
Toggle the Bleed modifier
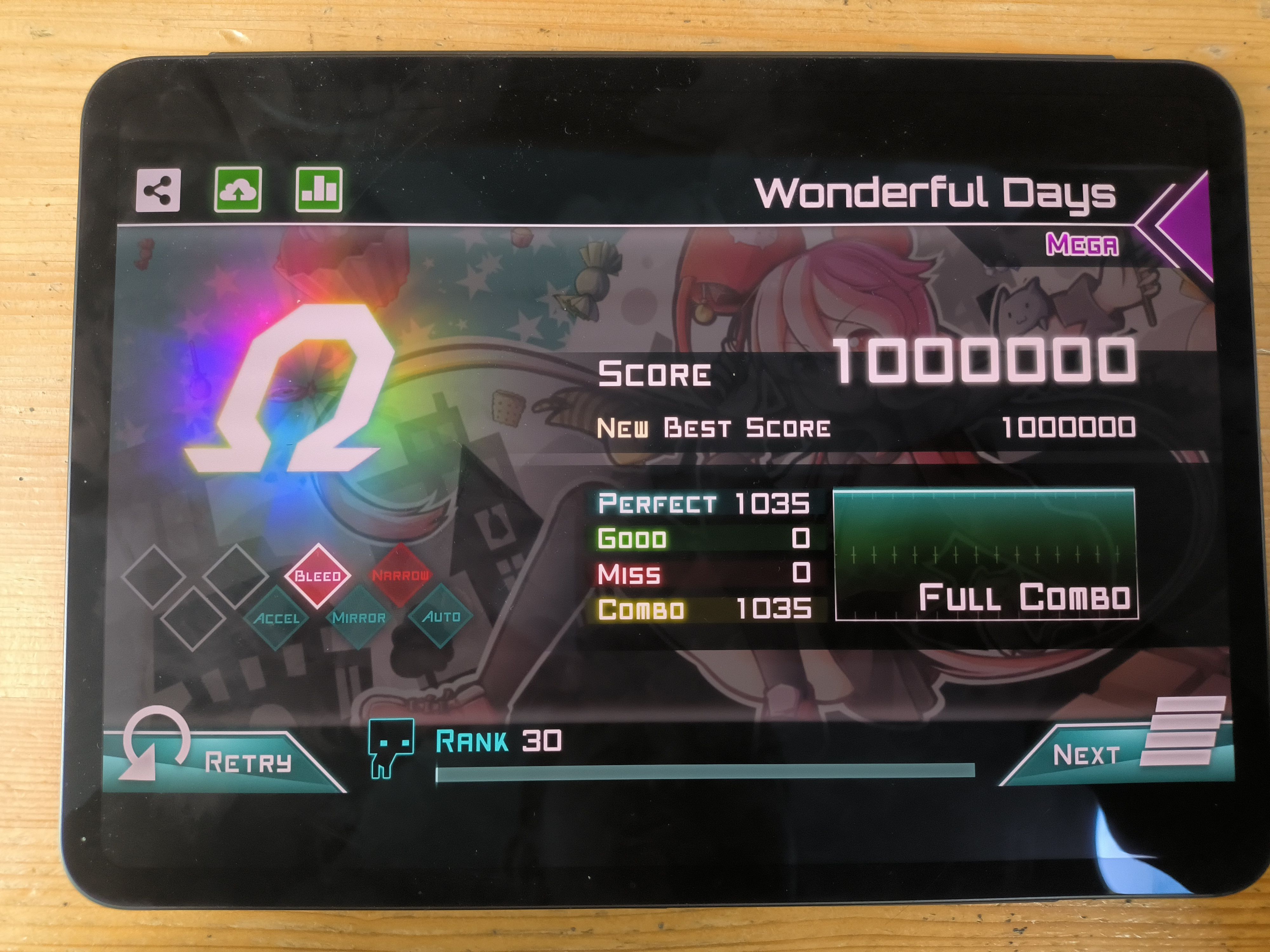pyautogui.click(x=317, y=576)
